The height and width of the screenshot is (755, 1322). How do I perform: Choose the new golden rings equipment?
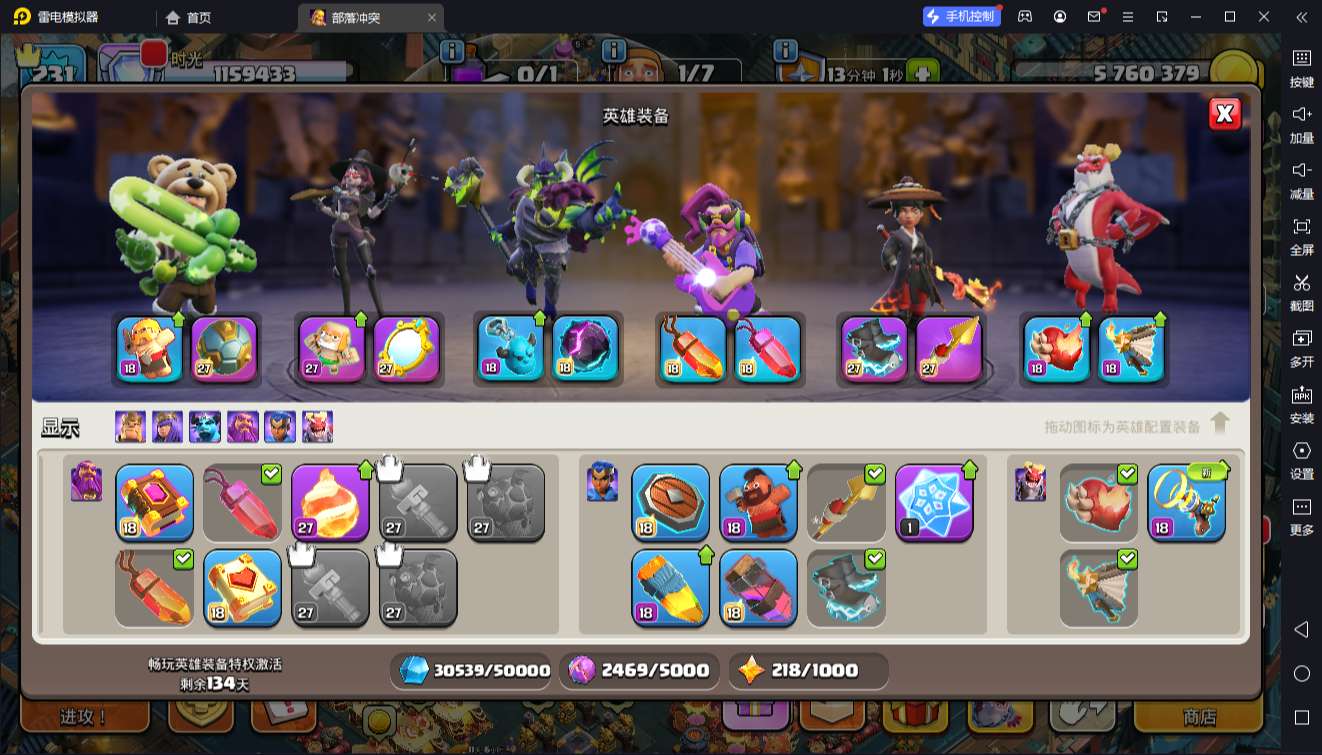click(x=1186, y=502)
